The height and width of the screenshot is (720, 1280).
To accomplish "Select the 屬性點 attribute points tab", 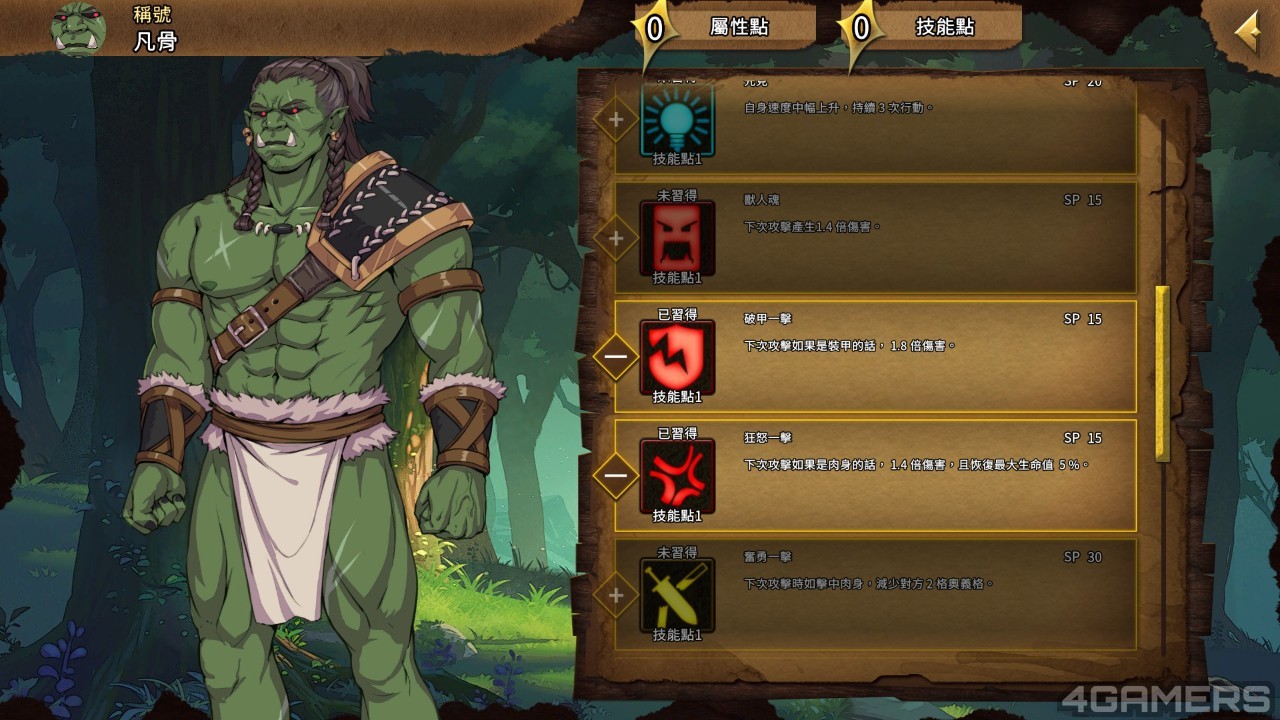I will point(739,27).
